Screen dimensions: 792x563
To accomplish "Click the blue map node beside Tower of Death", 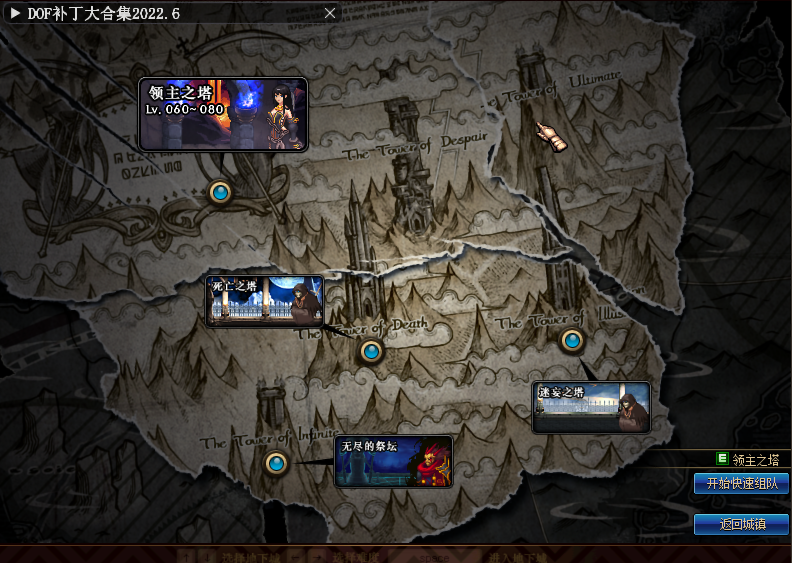I will [371, 351].
